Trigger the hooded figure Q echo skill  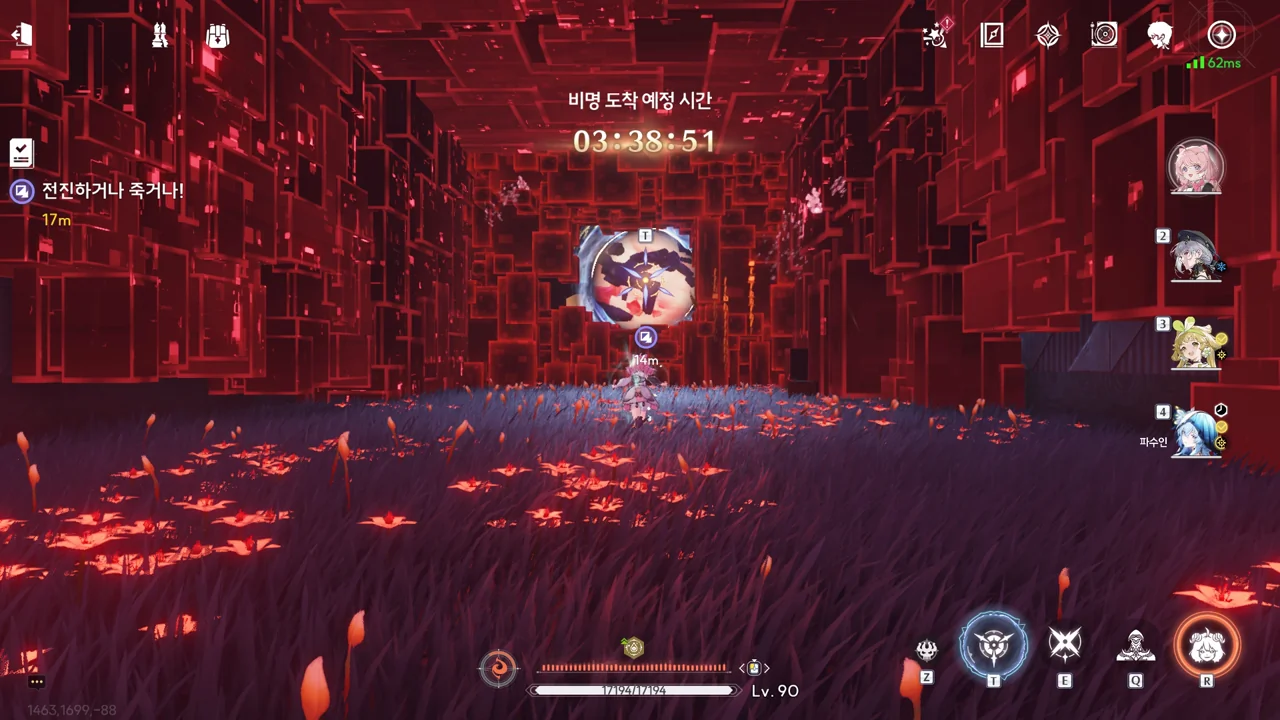click(1135, 647)
